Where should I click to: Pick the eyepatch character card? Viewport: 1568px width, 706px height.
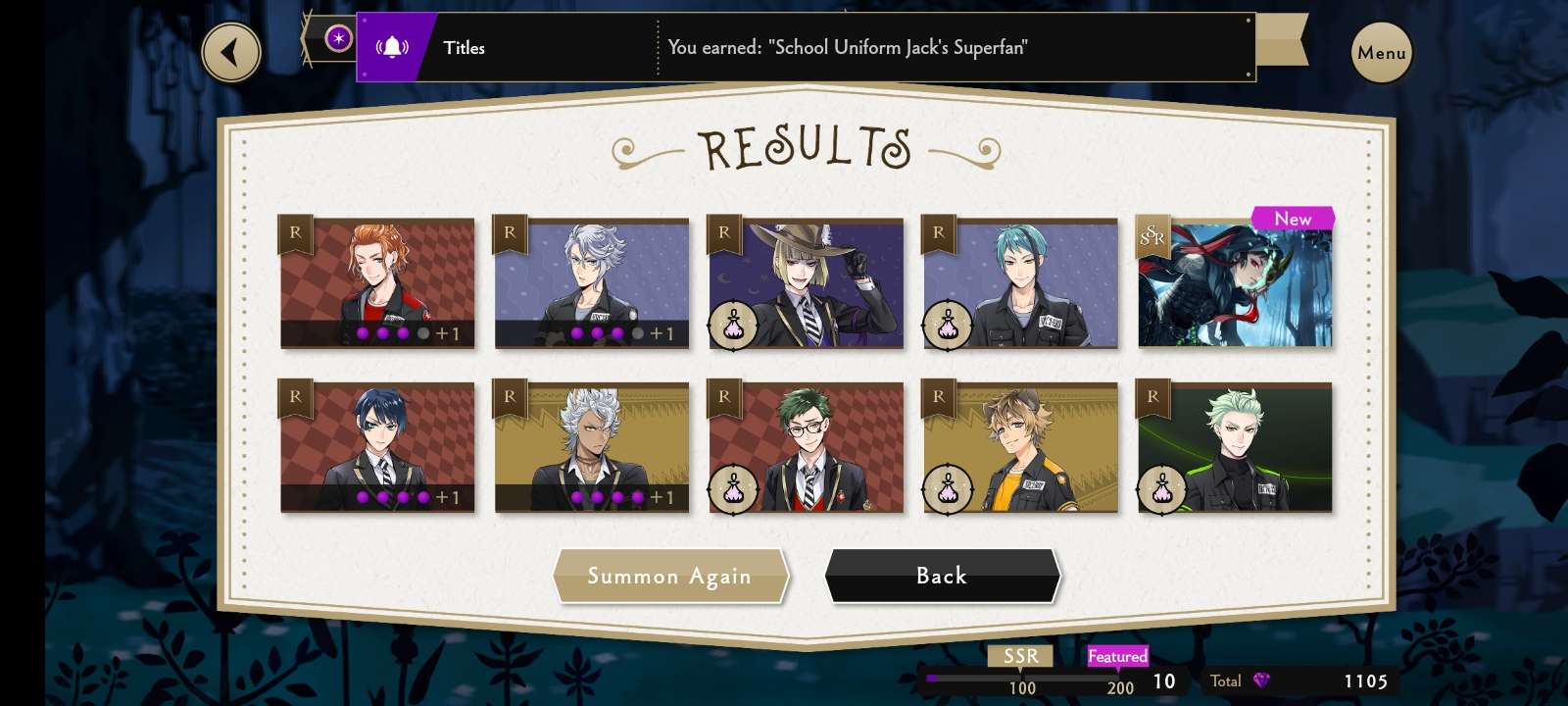pyautogui.click(x=377, y=447)
